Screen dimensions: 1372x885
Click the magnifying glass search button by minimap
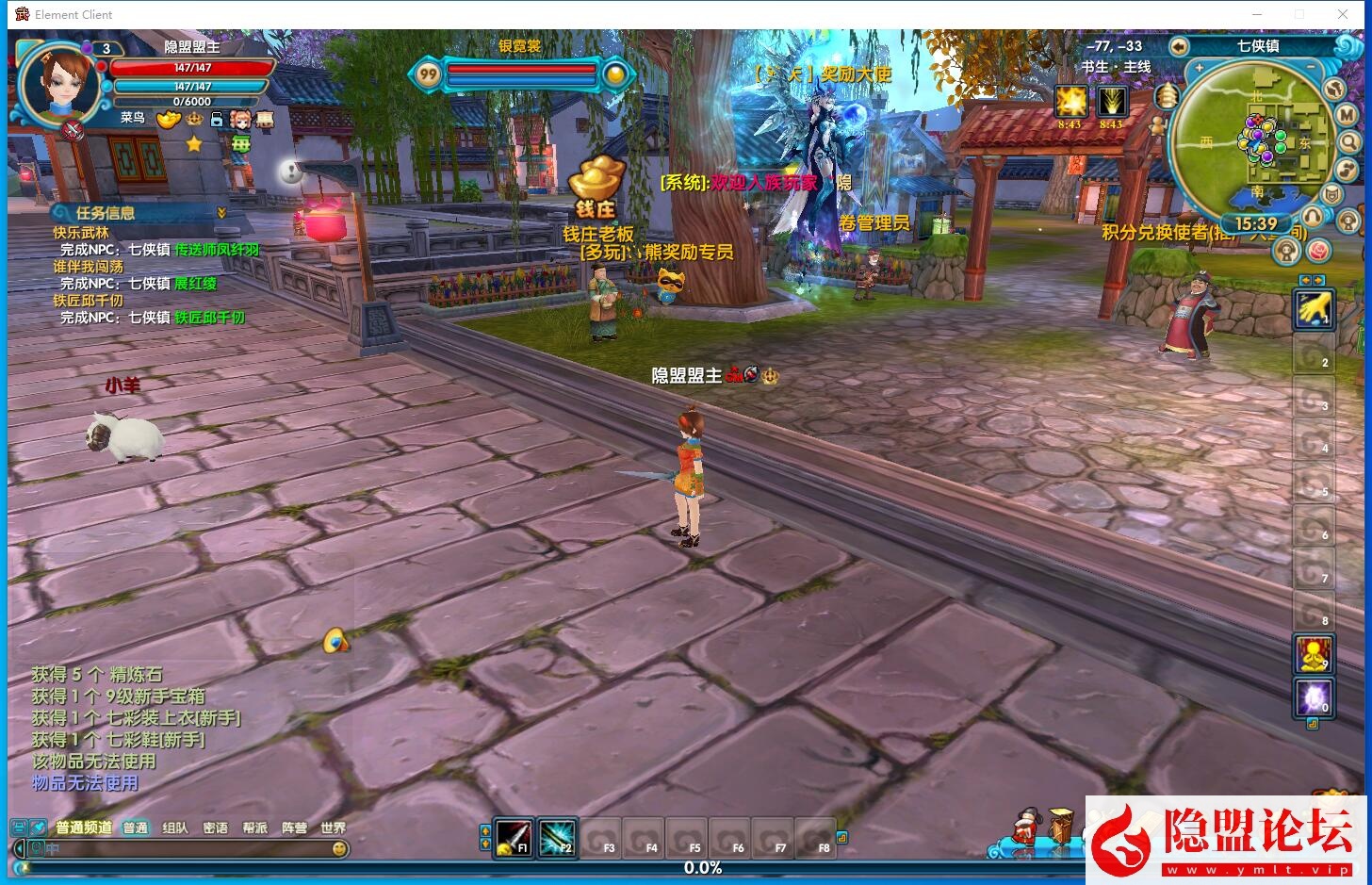pyautogui.click(x=1349, y=142)
